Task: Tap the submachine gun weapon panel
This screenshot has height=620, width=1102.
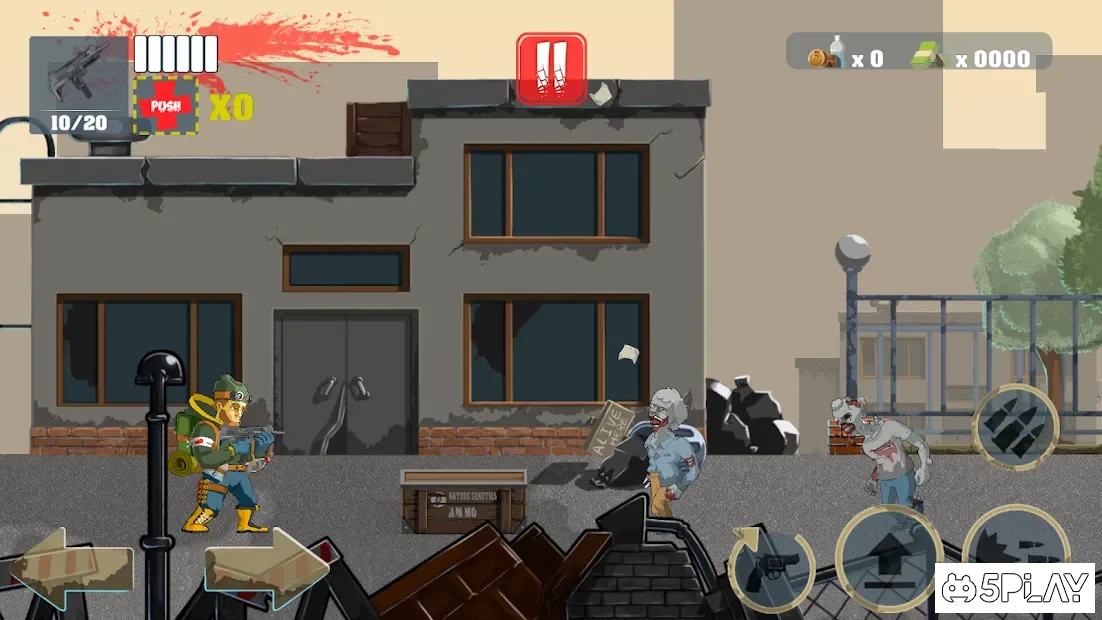Action: point(79,85)
